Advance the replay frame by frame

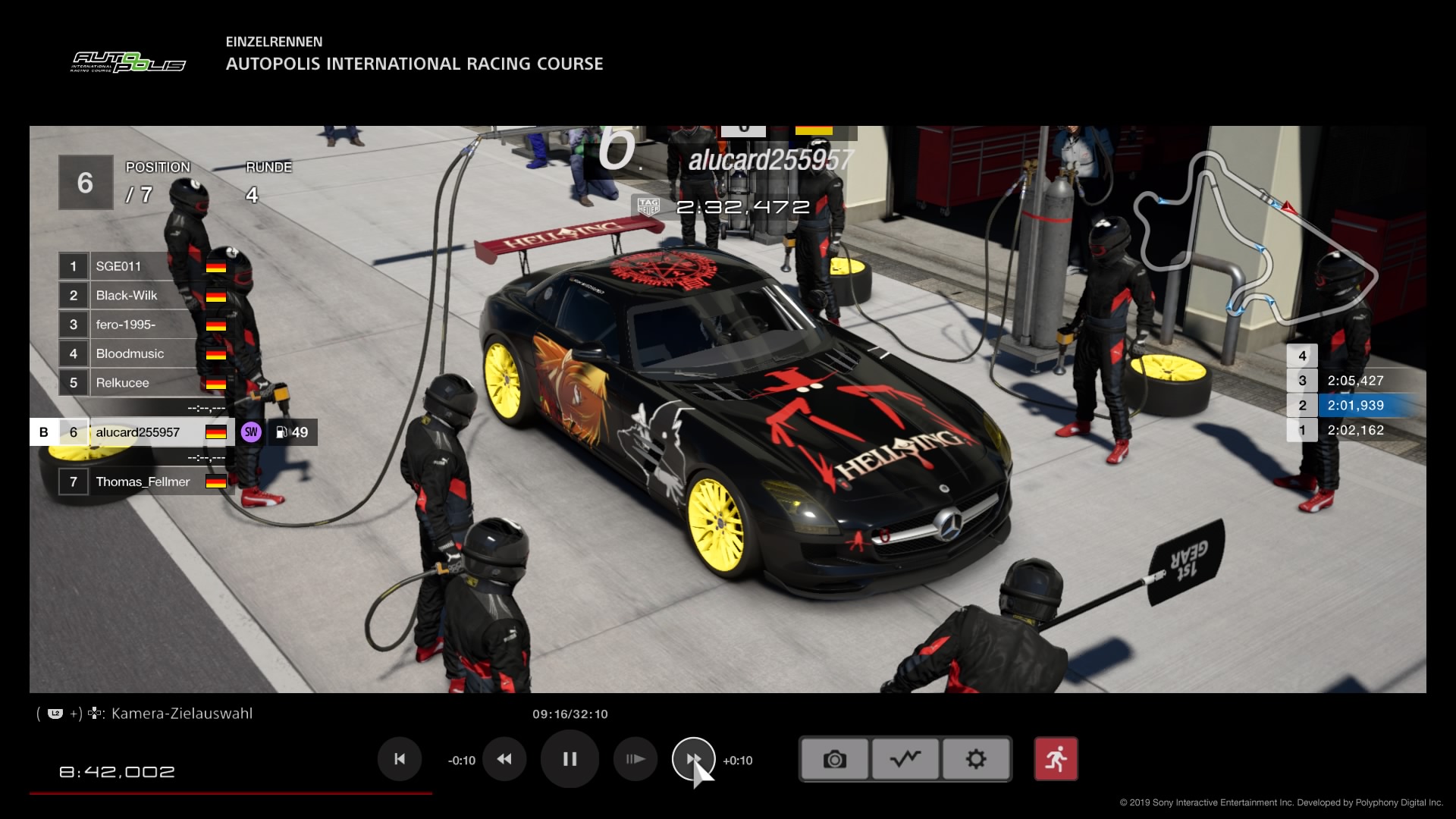click(x=635, y=759)
